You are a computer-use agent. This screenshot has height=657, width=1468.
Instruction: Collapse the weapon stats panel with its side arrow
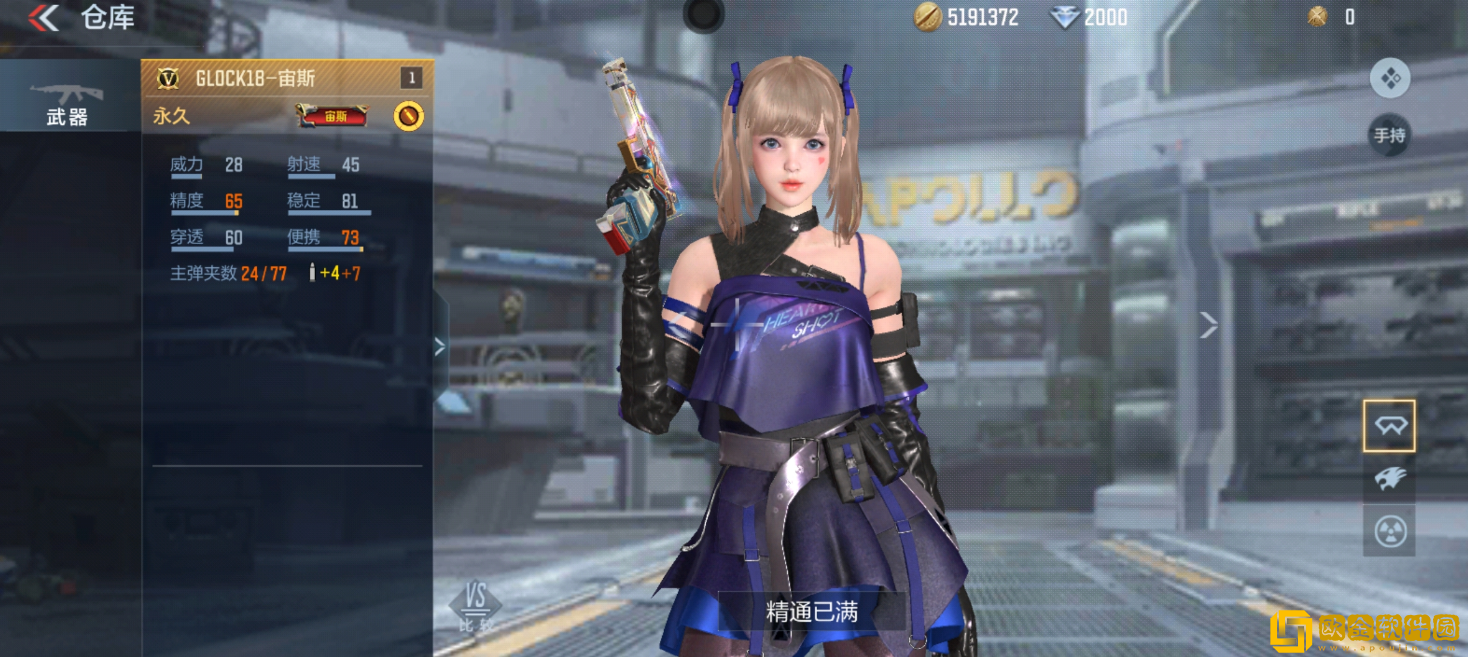[440, 346]
